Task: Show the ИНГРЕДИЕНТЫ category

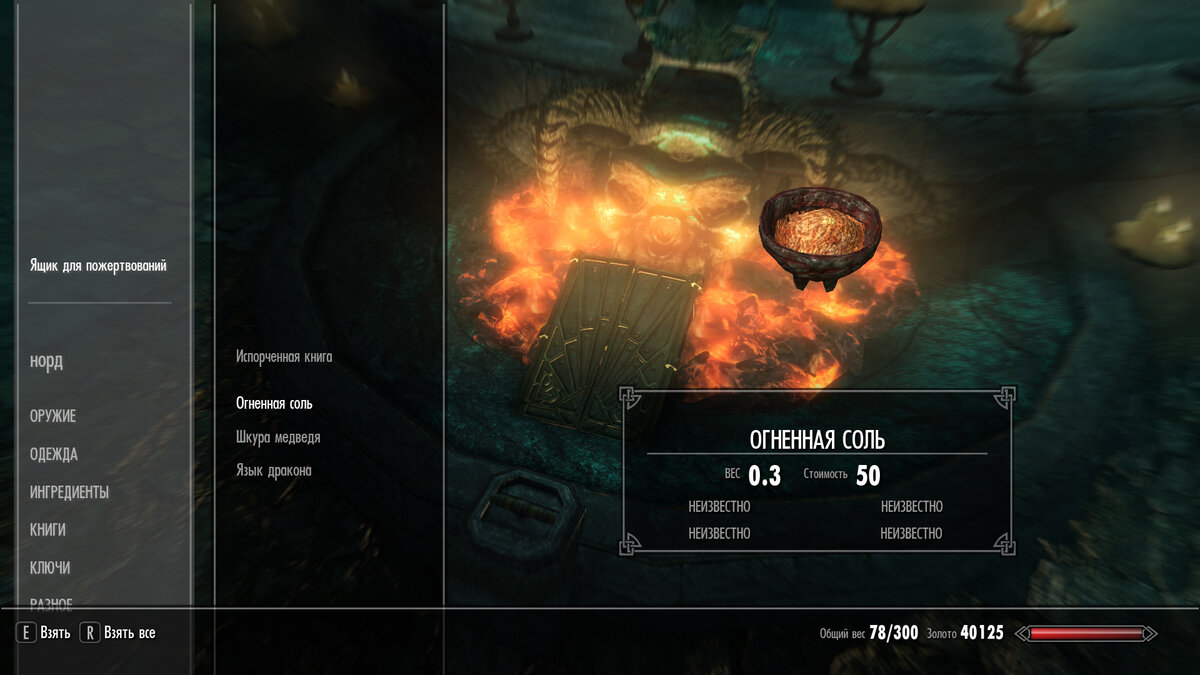Action: click(x=69, y=492)
